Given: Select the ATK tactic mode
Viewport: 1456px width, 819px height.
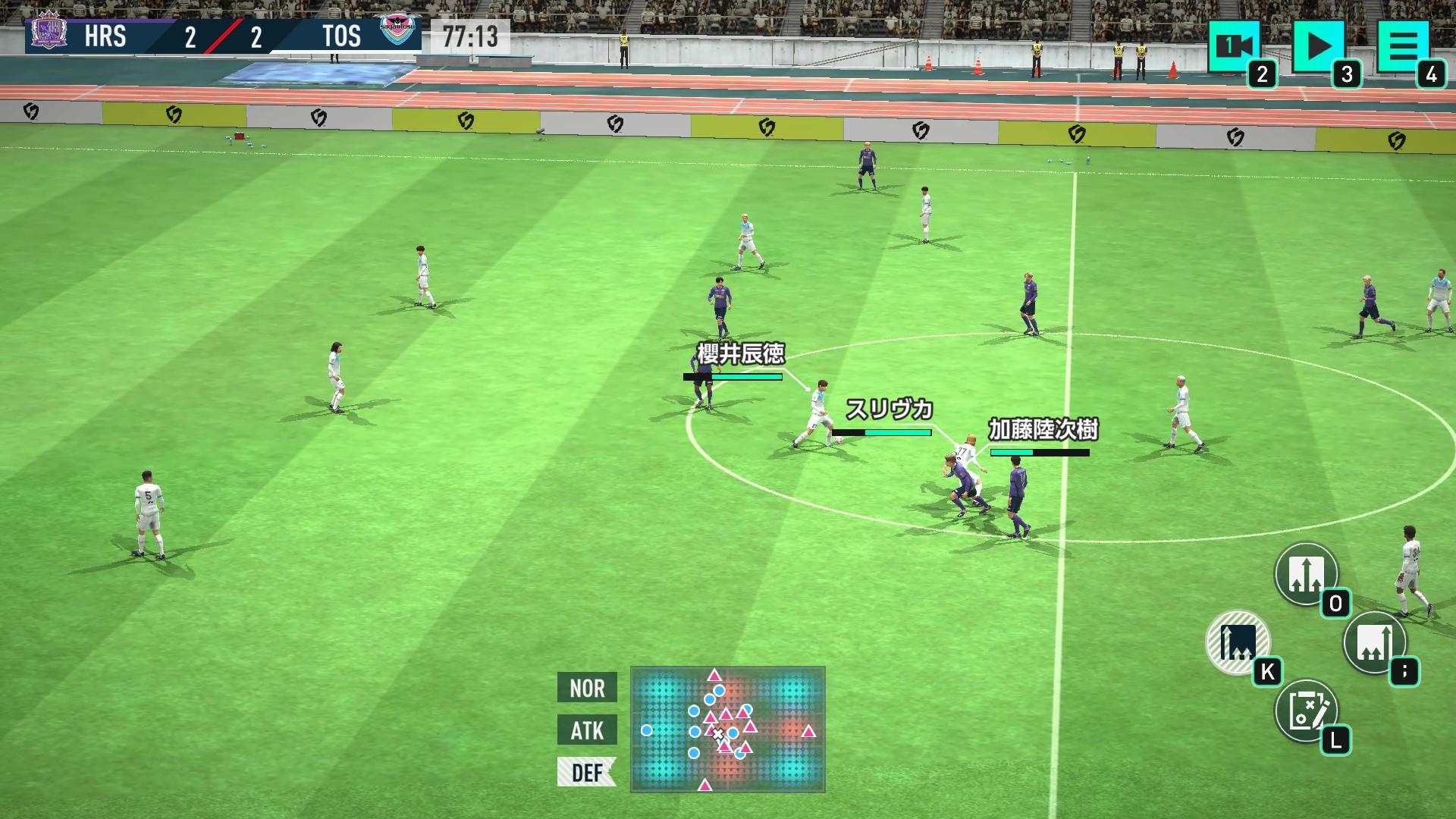Looking at the screenshot, I should tap(587, 730).
